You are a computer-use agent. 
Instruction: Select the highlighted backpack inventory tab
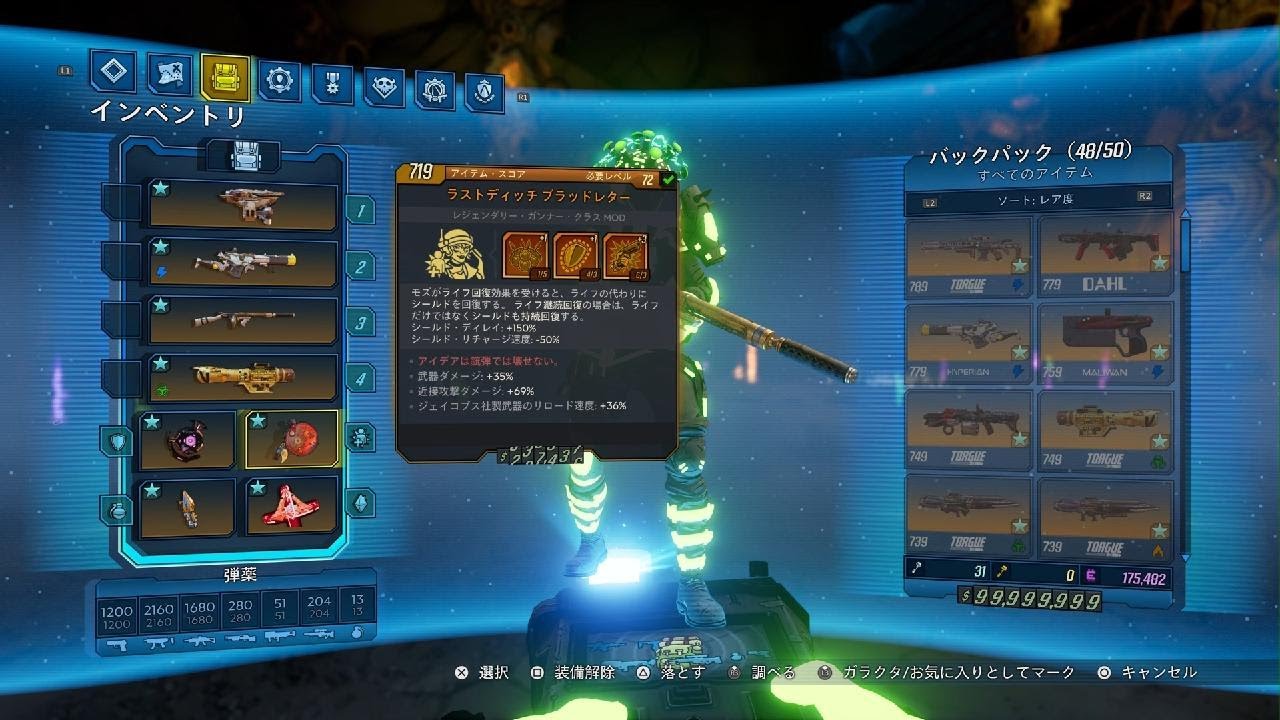tap(225, 76)
